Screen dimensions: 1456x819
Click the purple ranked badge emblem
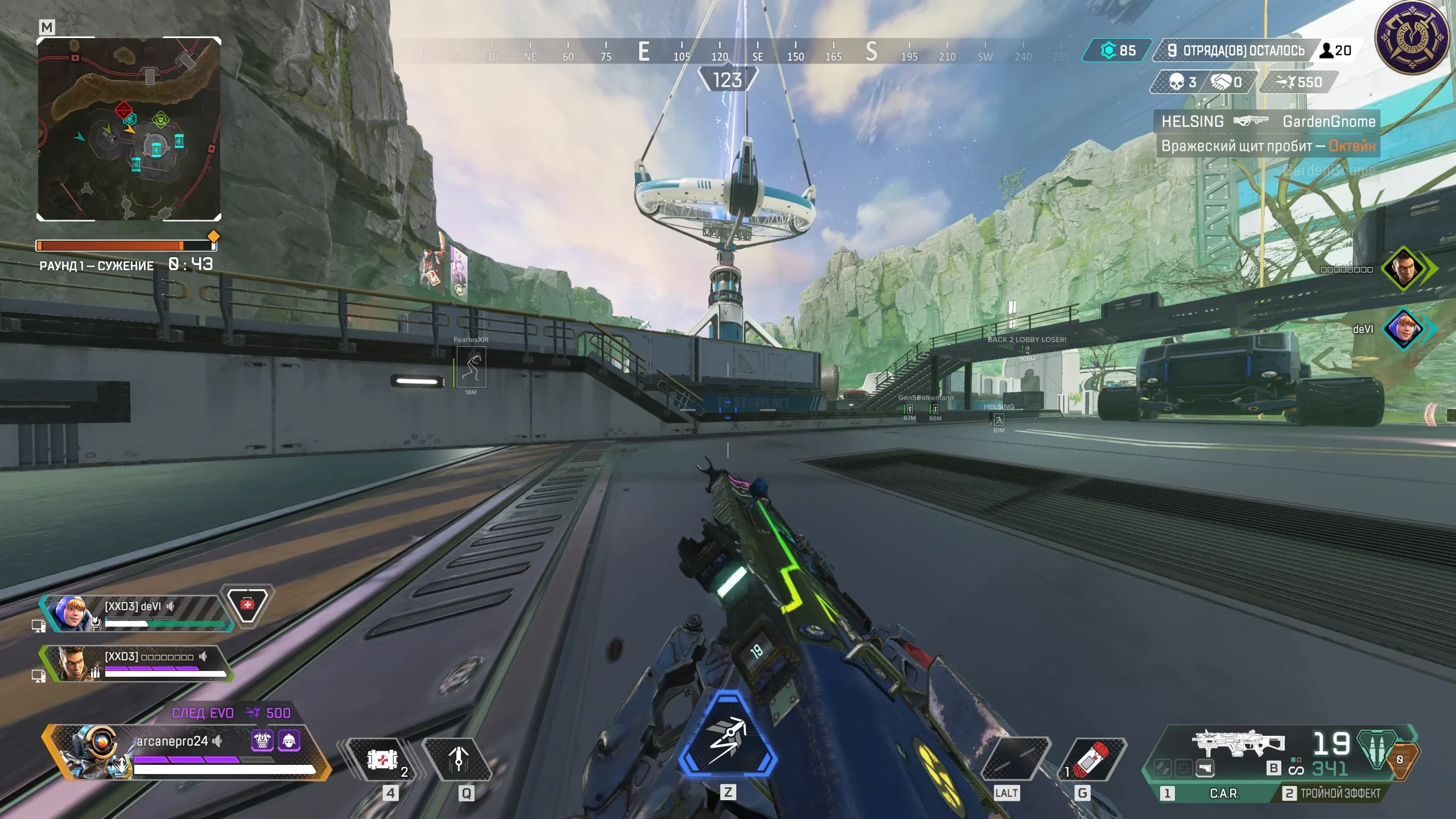[1412, 38]
